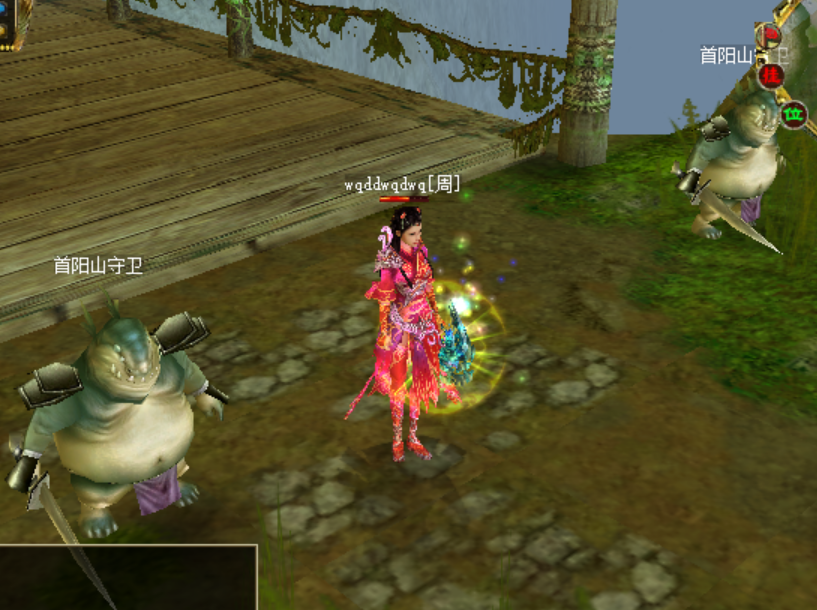Click the red 挂 round button
This screenshot has height=610, width=817.
769,75
